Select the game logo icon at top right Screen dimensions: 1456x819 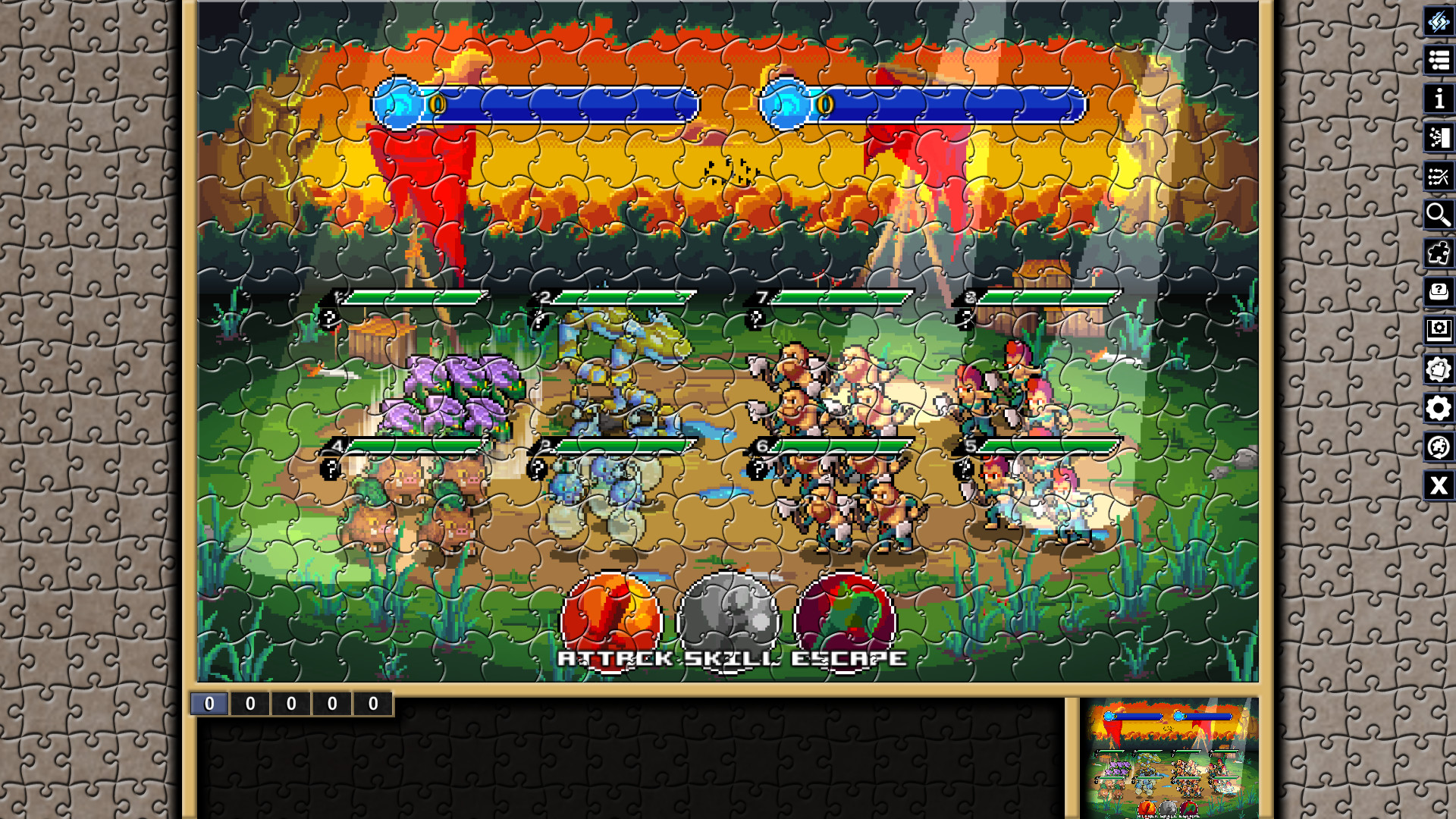pos(1439,23)
